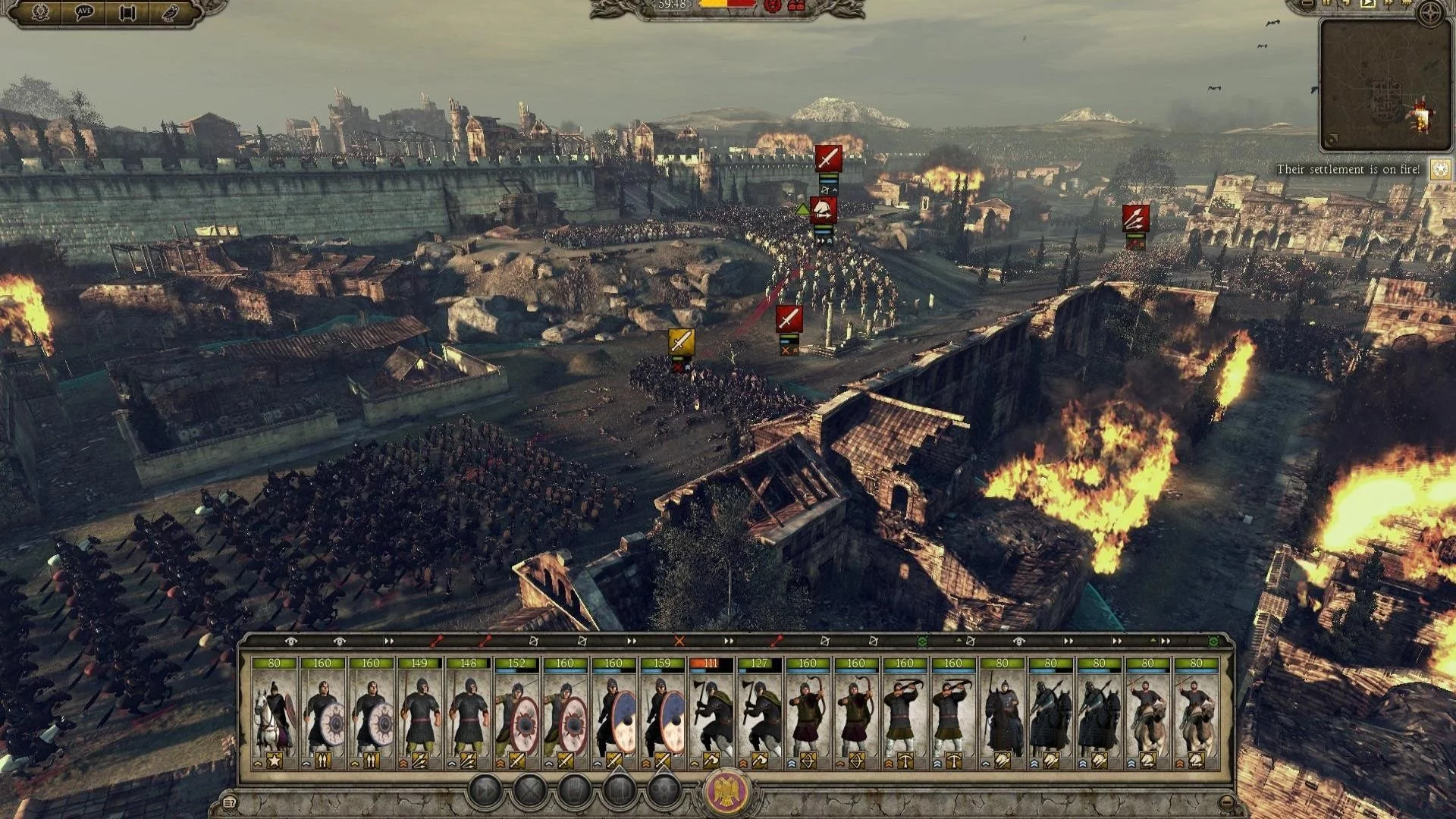Select the yellow sword unit banner

(x=681, y=340)
